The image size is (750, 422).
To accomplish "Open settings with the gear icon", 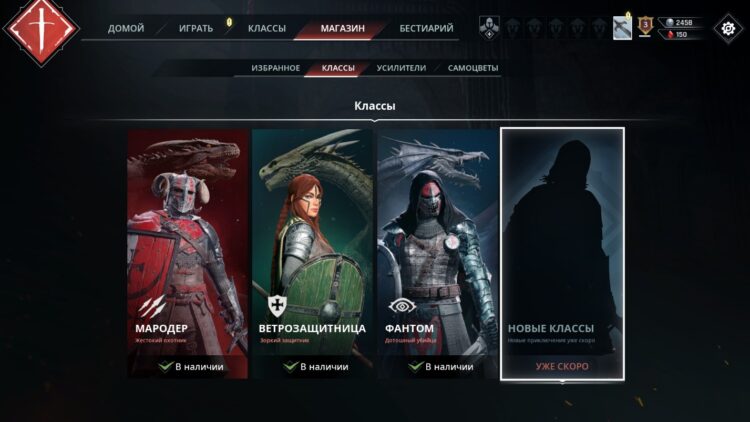I will 725,28.
